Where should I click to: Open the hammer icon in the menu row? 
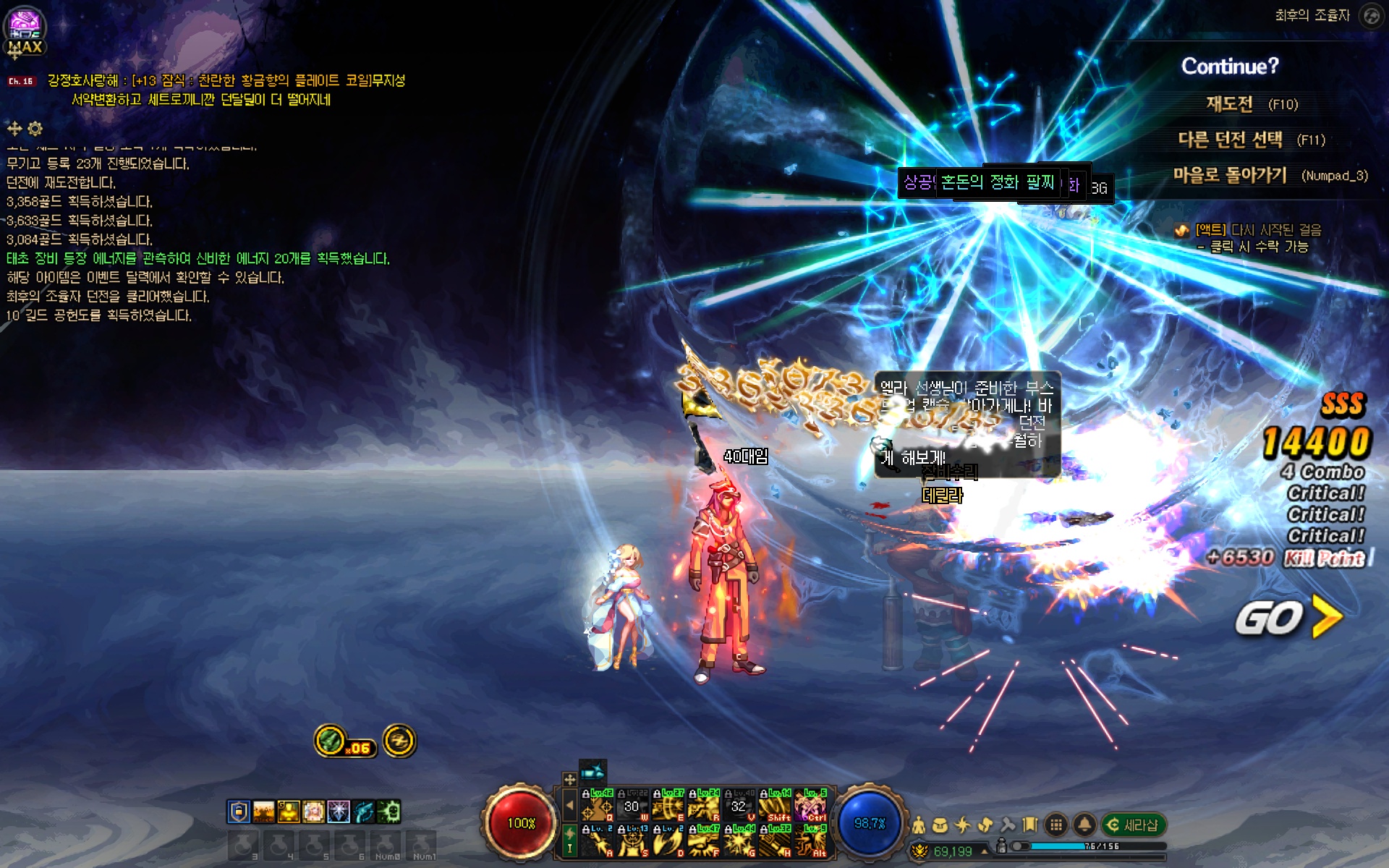click(1008, 825)
